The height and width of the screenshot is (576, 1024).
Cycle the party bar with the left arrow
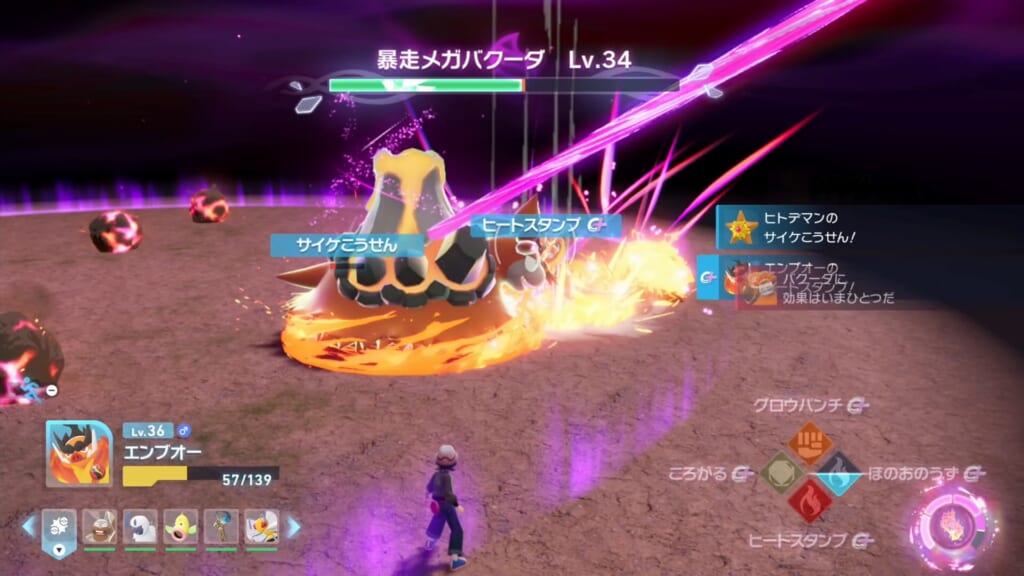[28, 526]
